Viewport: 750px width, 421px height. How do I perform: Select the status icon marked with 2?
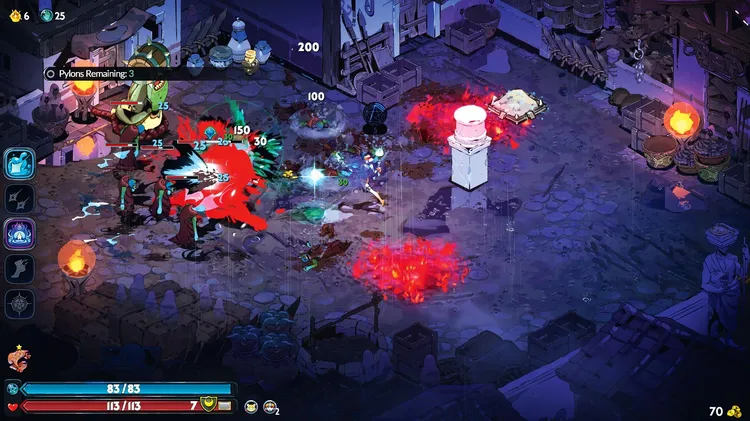click(x=270, y=405)
